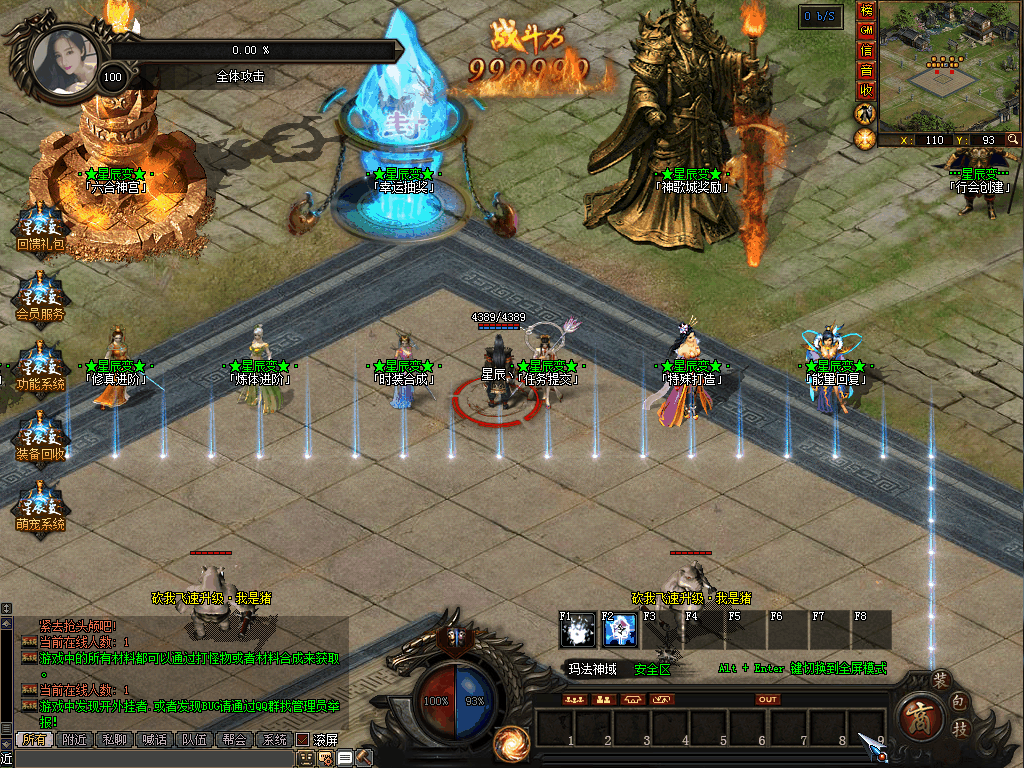Open the 榜 ranking button beside the minimap

[866, 11]
